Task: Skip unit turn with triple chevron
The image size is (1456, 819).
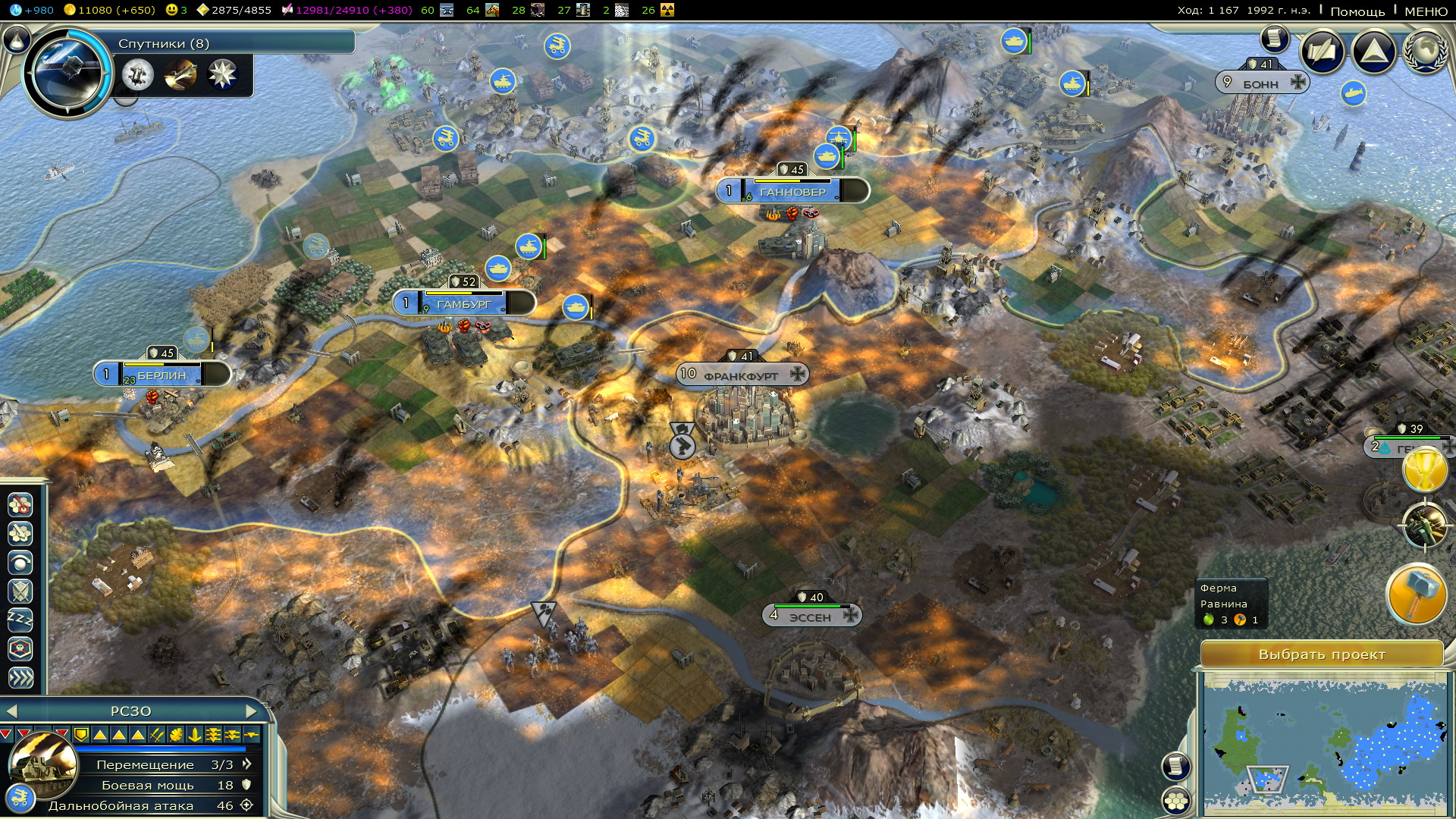Action: (20, 677)
